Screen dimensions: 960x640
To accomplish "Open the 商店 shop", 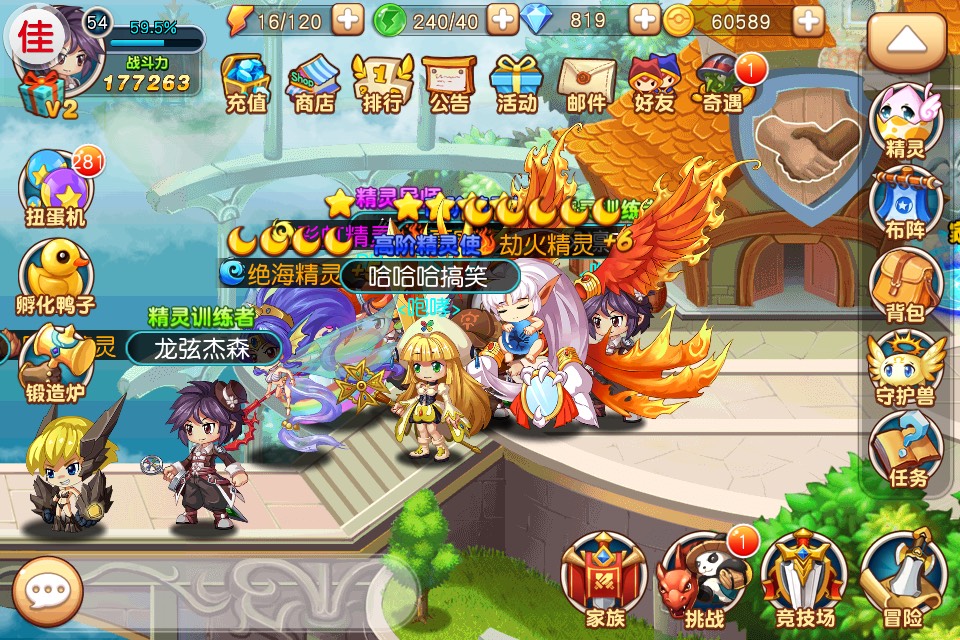I will [x=314, y=82].
